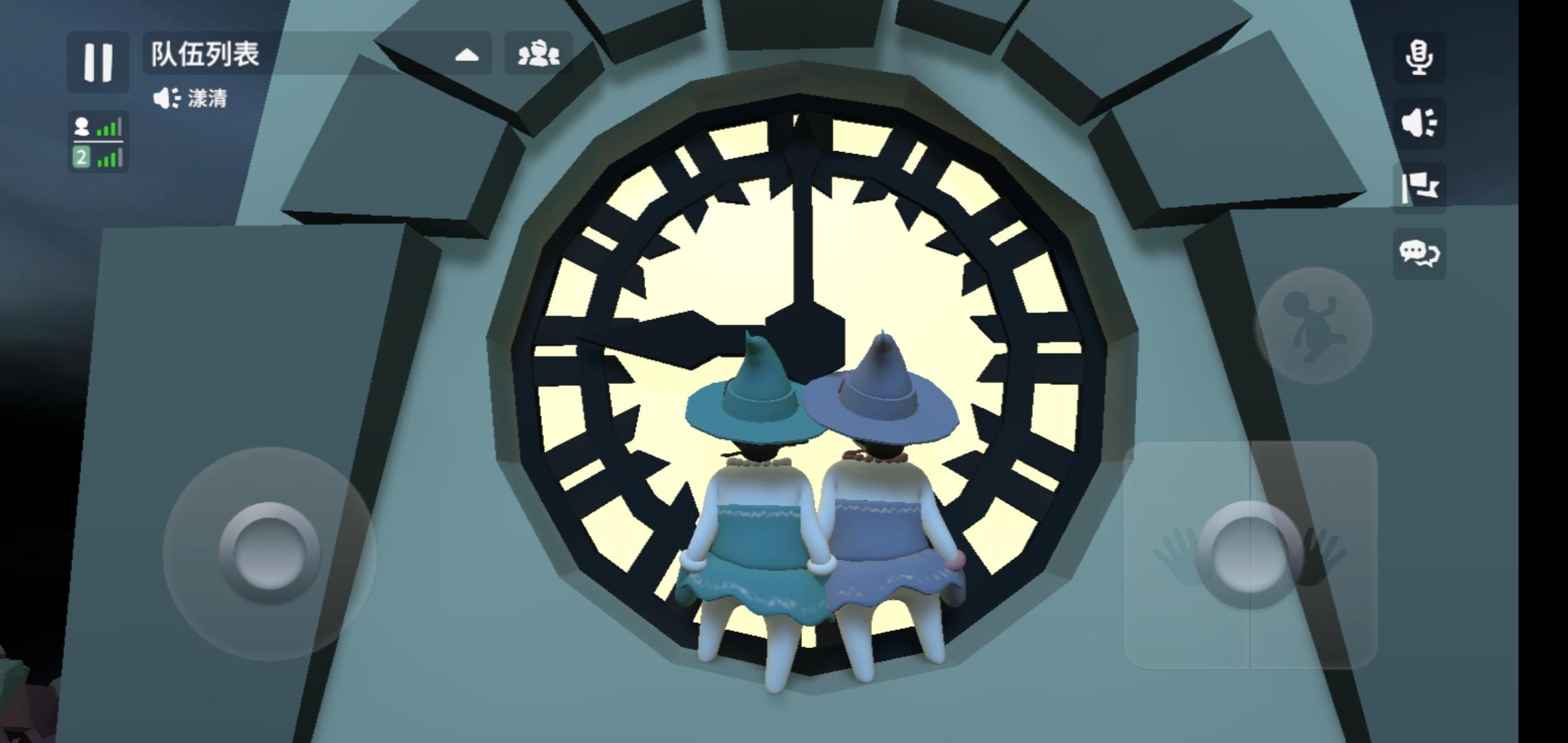
Task: Open the 队伍列表 team list header
Action: pyautogui.click(x=204, y=58)
